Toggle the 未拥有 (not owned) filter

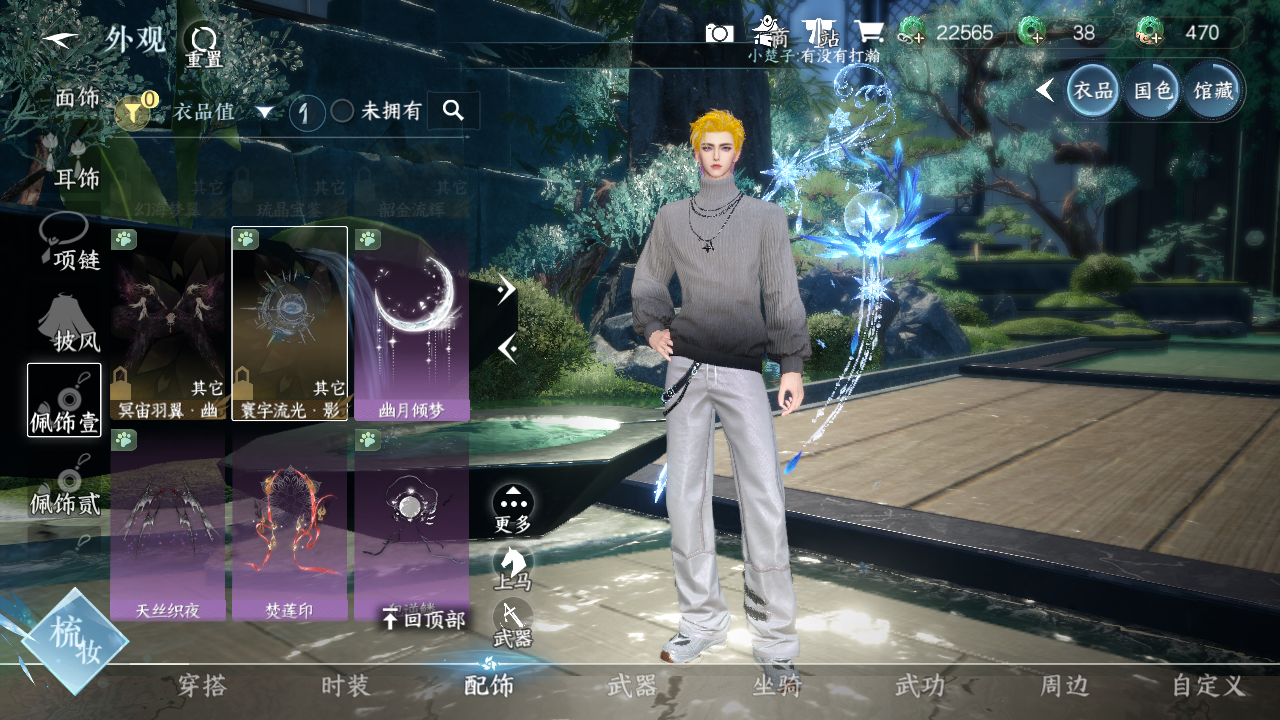coord(343,111)
